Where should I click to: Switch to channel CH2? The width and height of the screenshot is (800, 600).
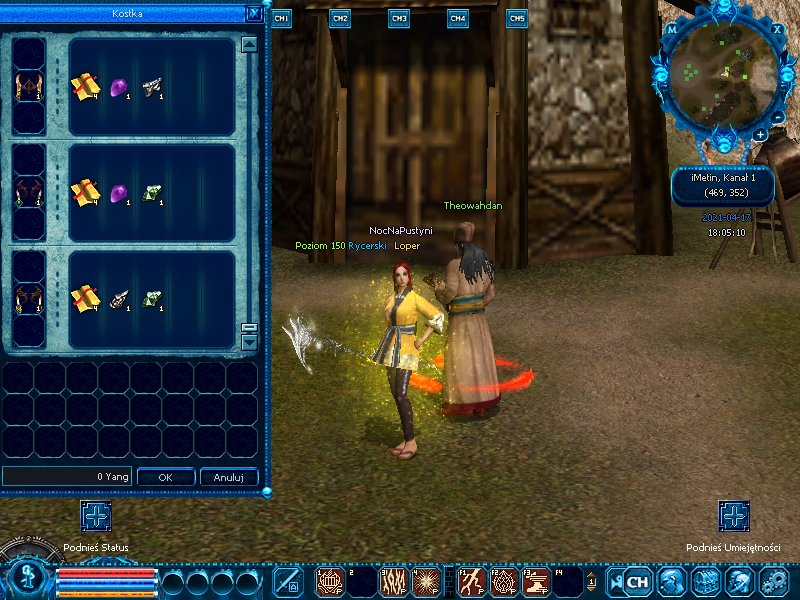(340, 19)
